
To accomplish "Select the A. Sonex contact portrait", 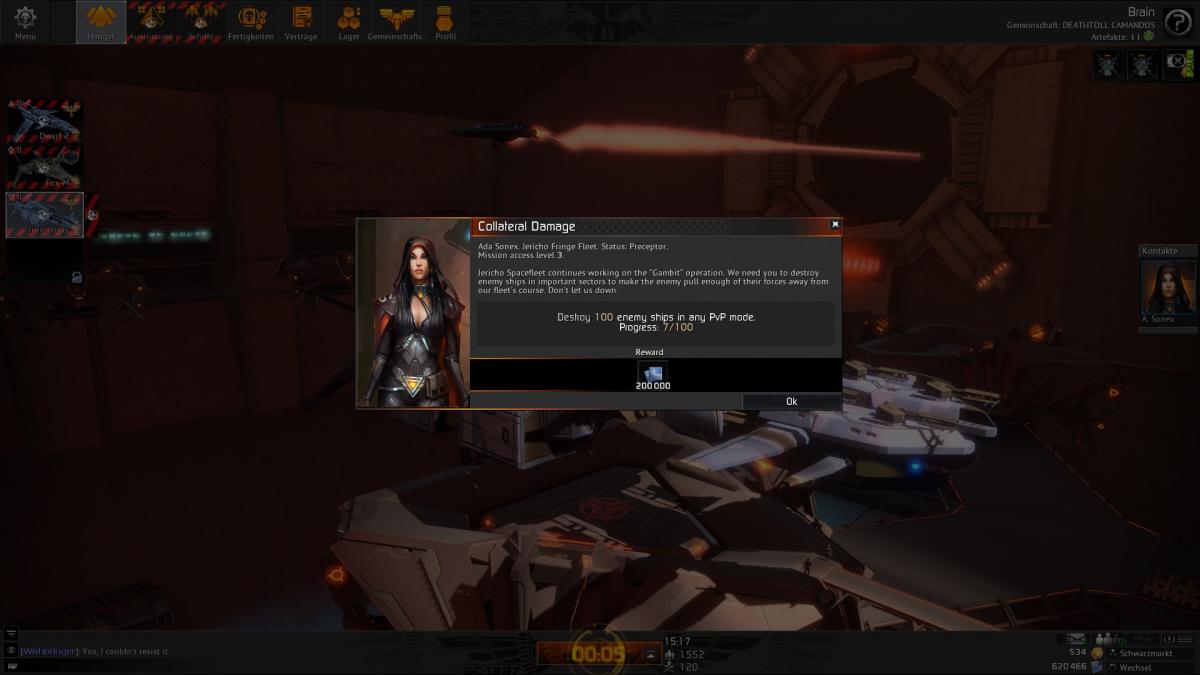I will tap(1168, 290).
